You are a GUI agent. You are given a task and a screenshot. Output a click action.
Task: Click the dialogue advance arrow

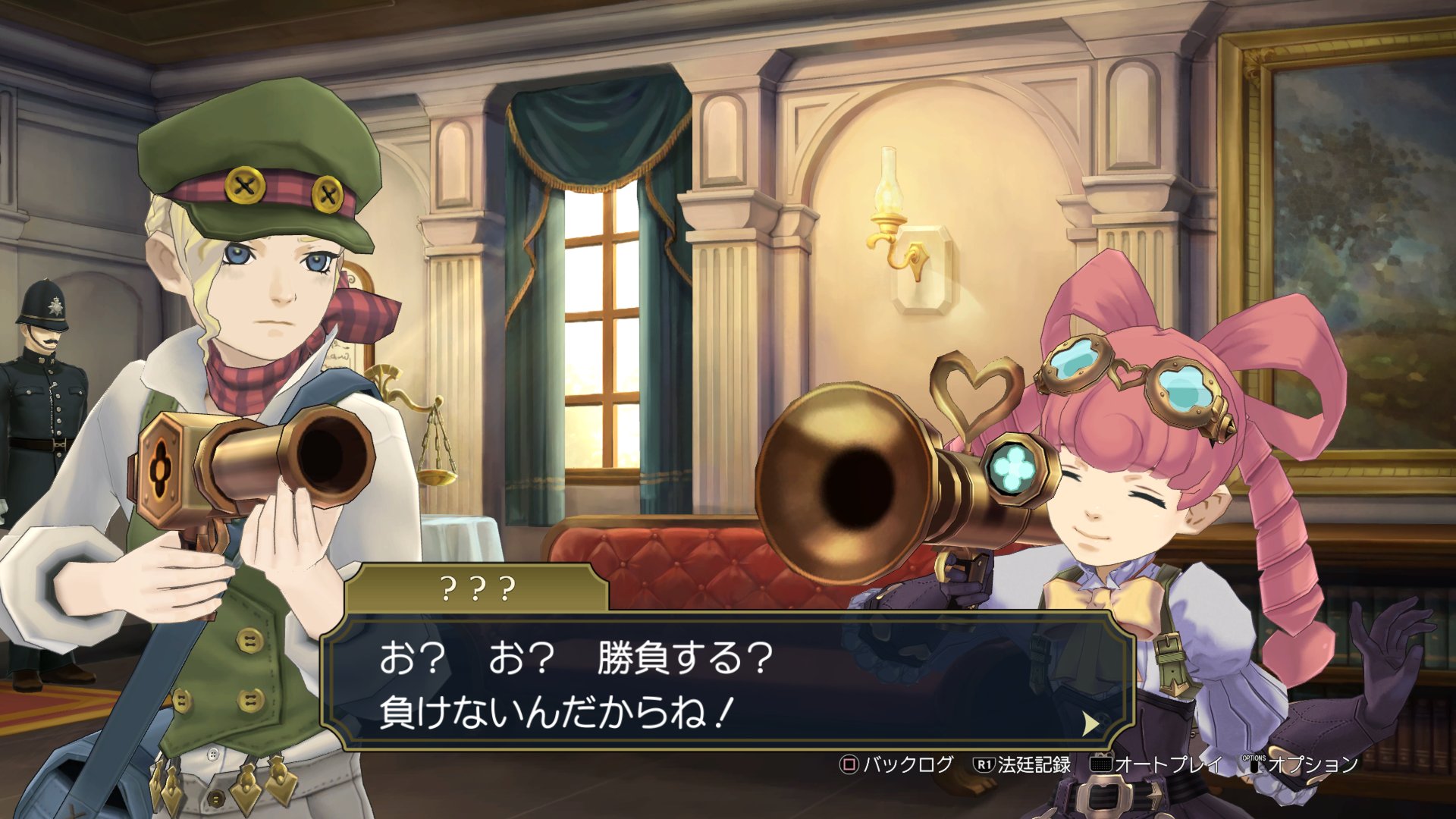tap(1090, 723)
